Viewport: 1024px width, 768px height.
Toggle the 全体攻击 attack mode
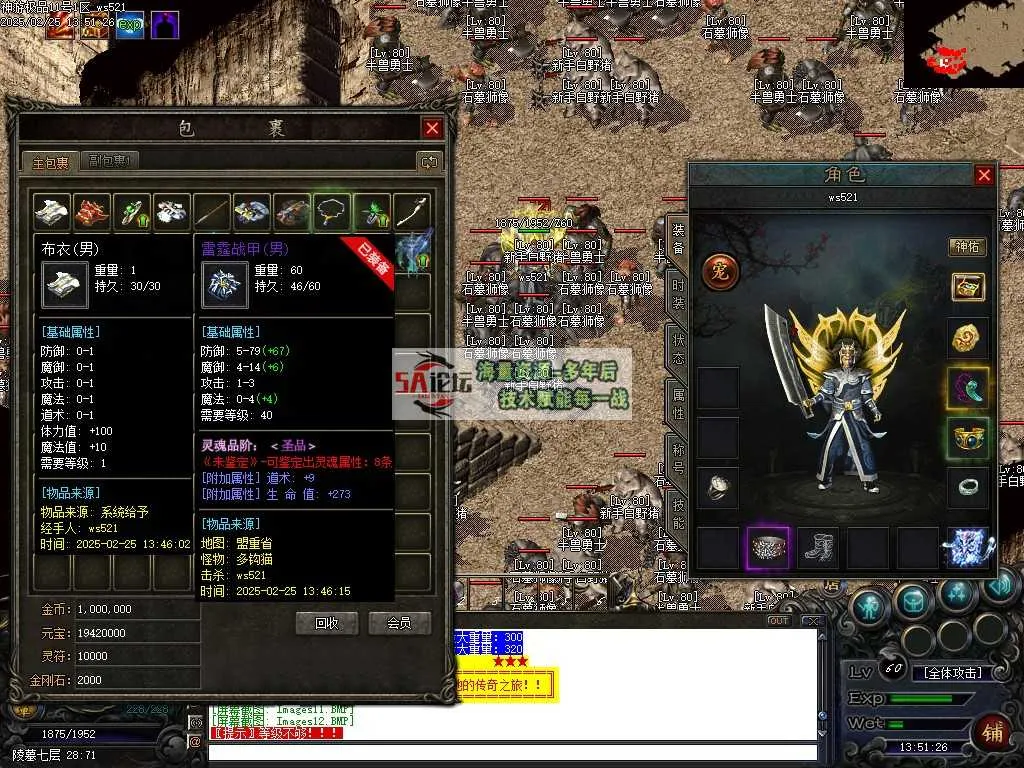pyautogui.click(x=952, y=673)
